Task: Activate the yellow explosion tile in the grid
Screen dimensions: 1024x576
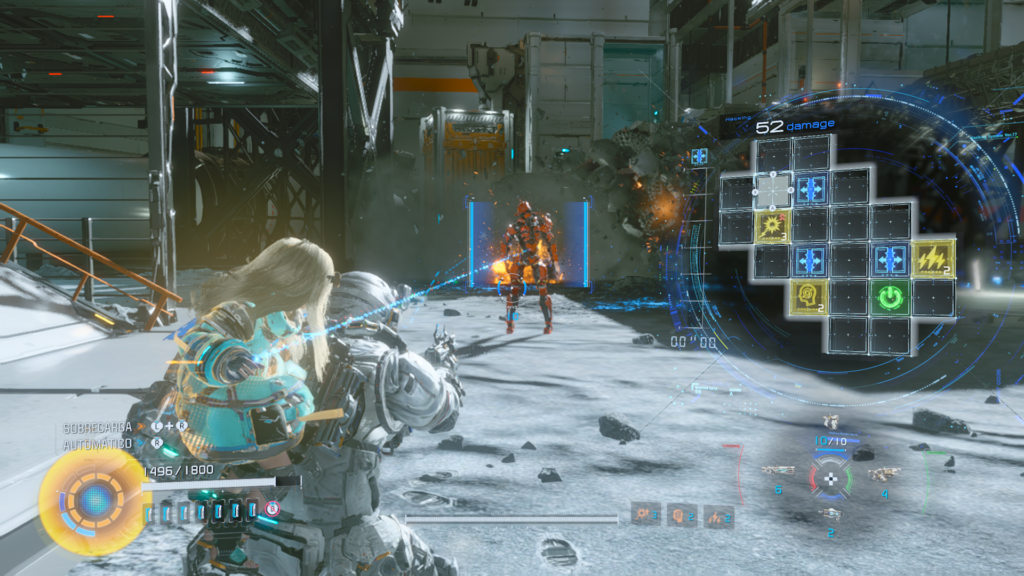Action: [771, 226]
